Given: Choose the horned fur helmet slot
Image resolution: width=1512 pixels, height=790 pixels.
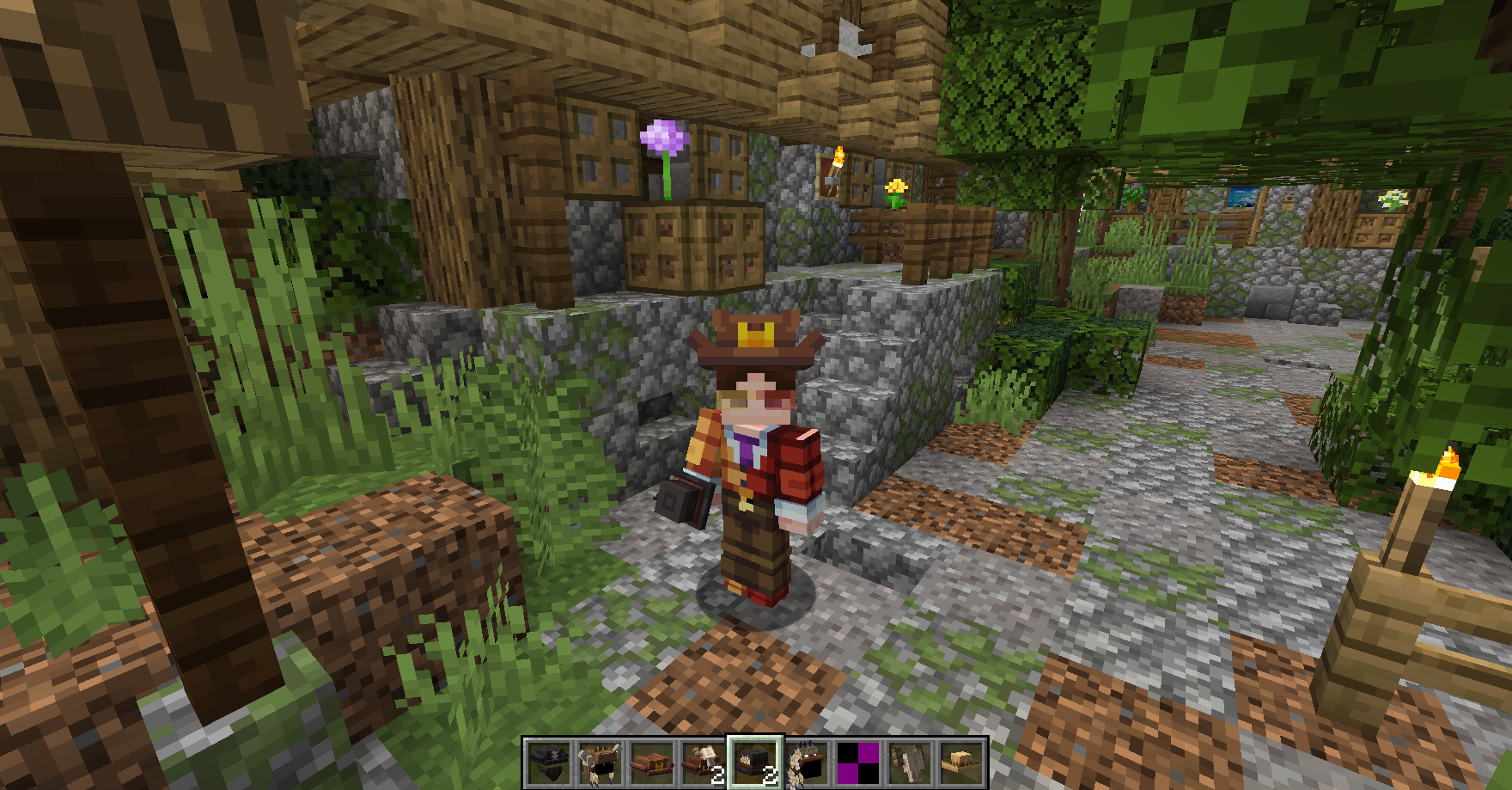Looking at the screenshot, I should tap(601, 762).
